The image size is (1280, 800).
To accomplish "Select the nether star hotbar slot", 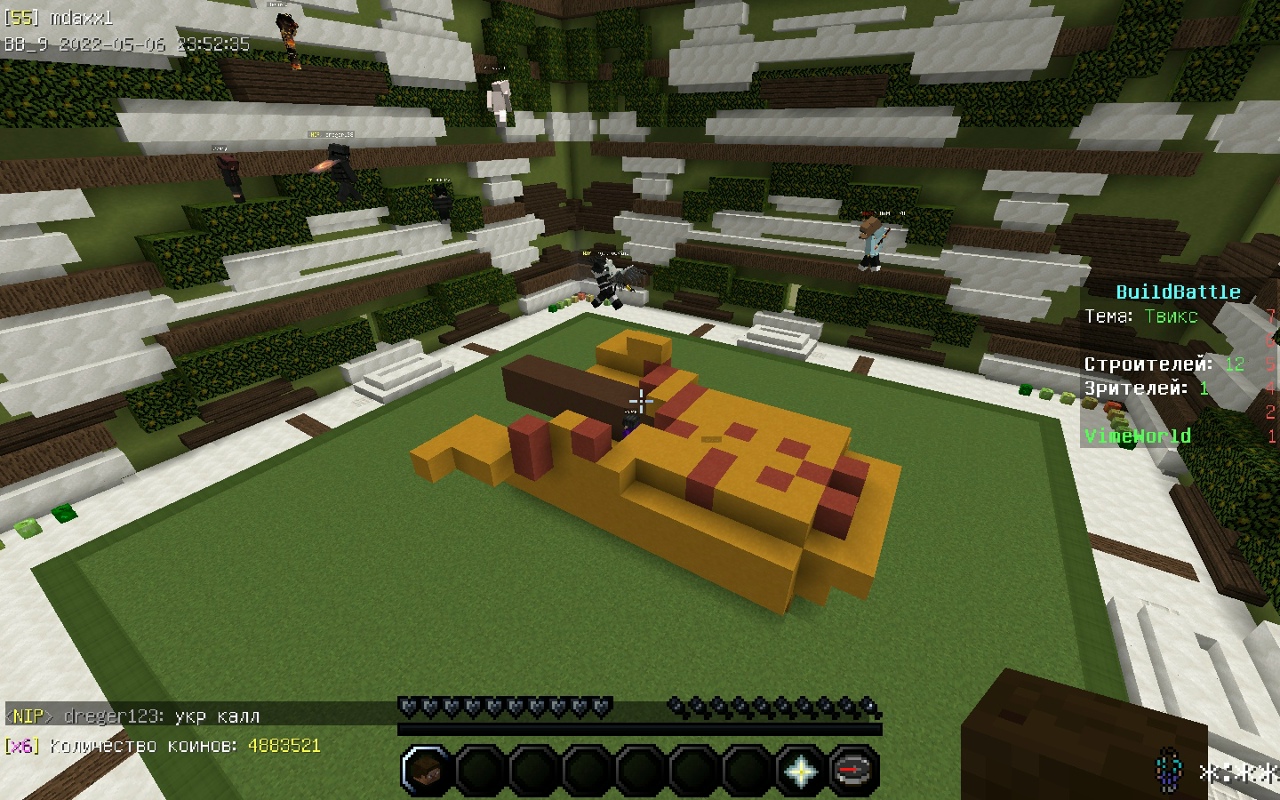I will click(x=800, y=771).
